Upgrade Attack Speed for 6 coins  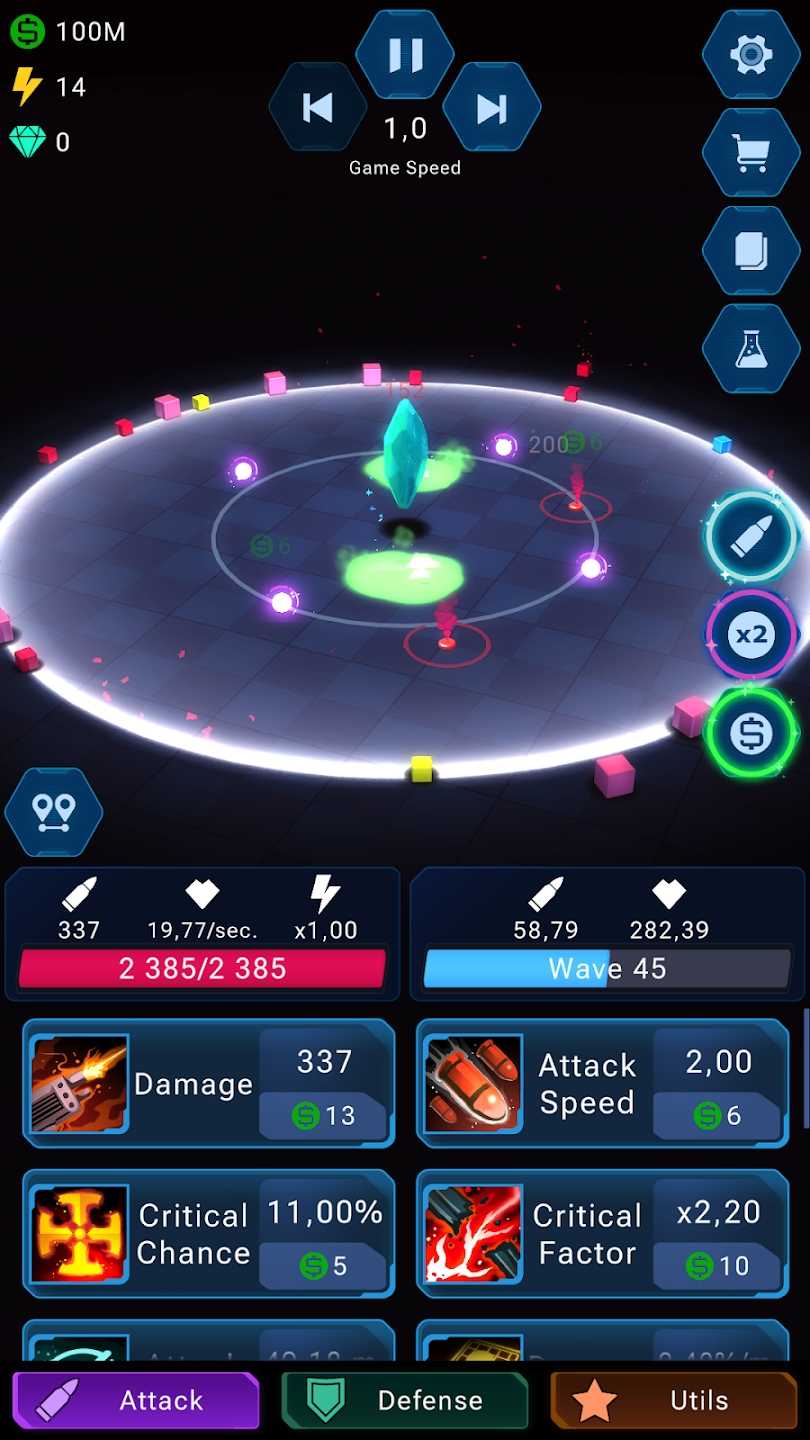click(717, 1116)
